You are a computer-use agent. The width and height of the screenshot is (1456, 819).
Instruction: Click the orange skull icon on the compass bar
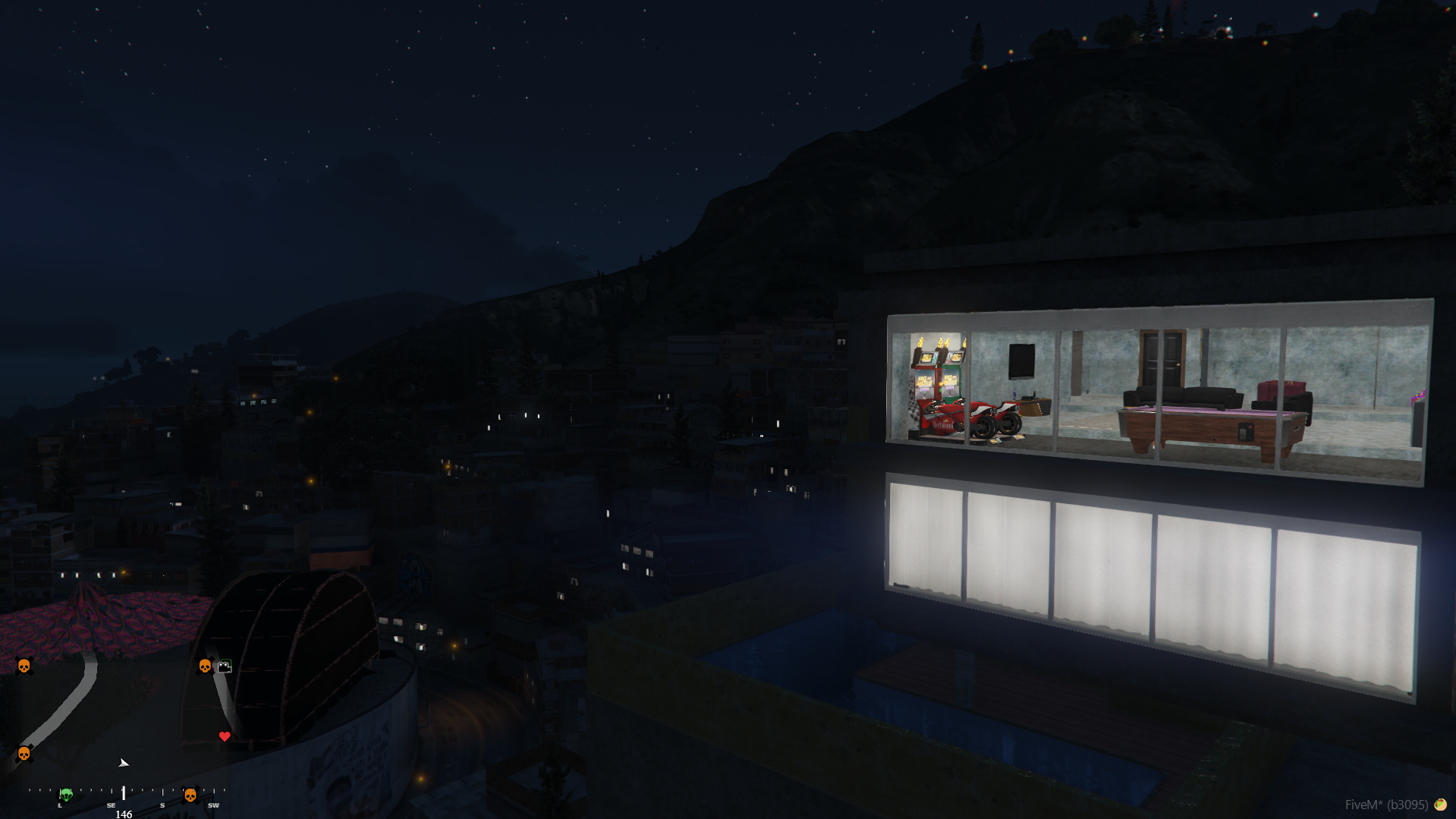[190, 795]
